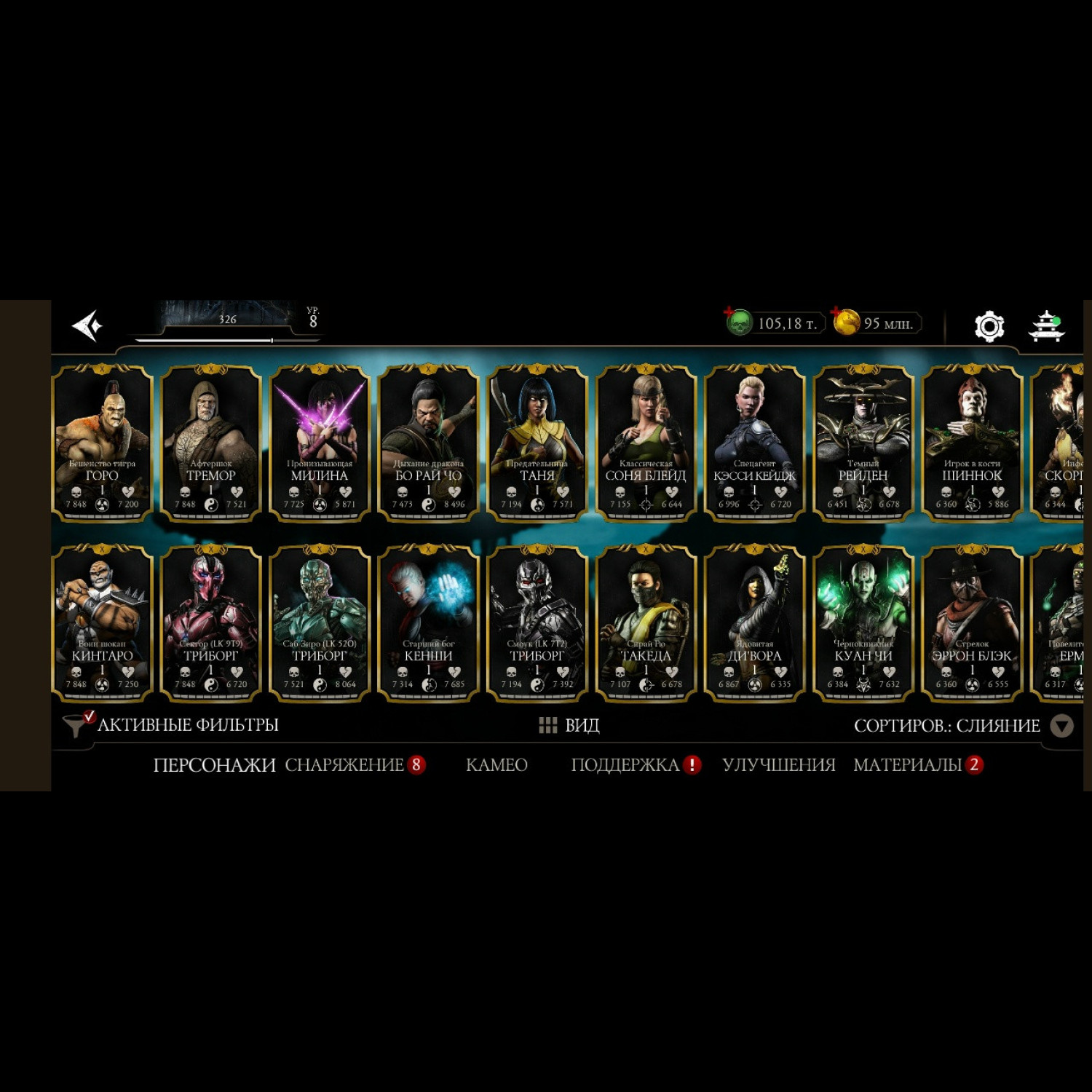The width and height of the screenshot is (1092, 1092).
Task: Go back with the arrow button
Action: pyautogui.click(x=88, y=325)
